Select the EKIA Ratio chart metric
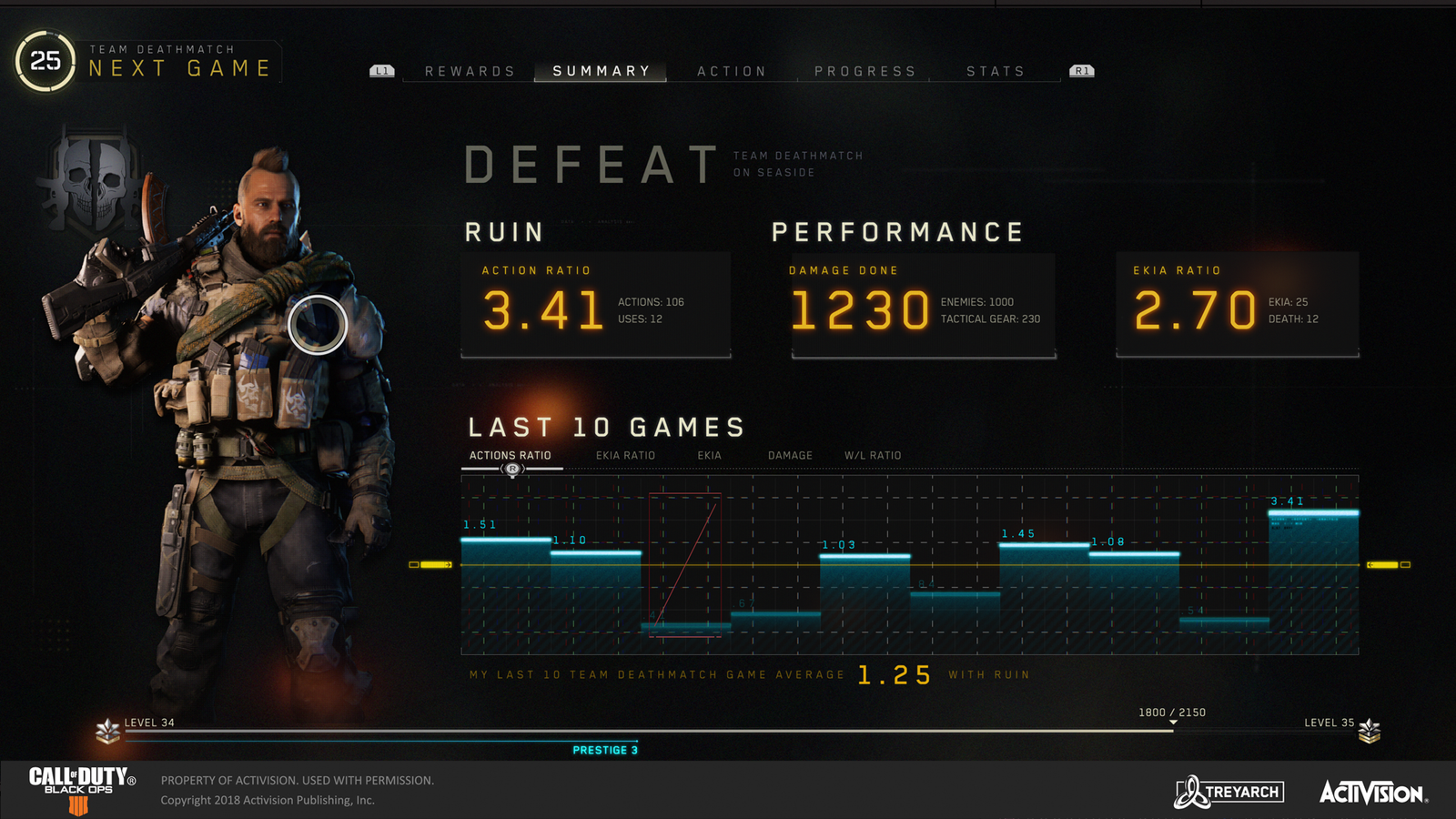 tap(627, 455)
